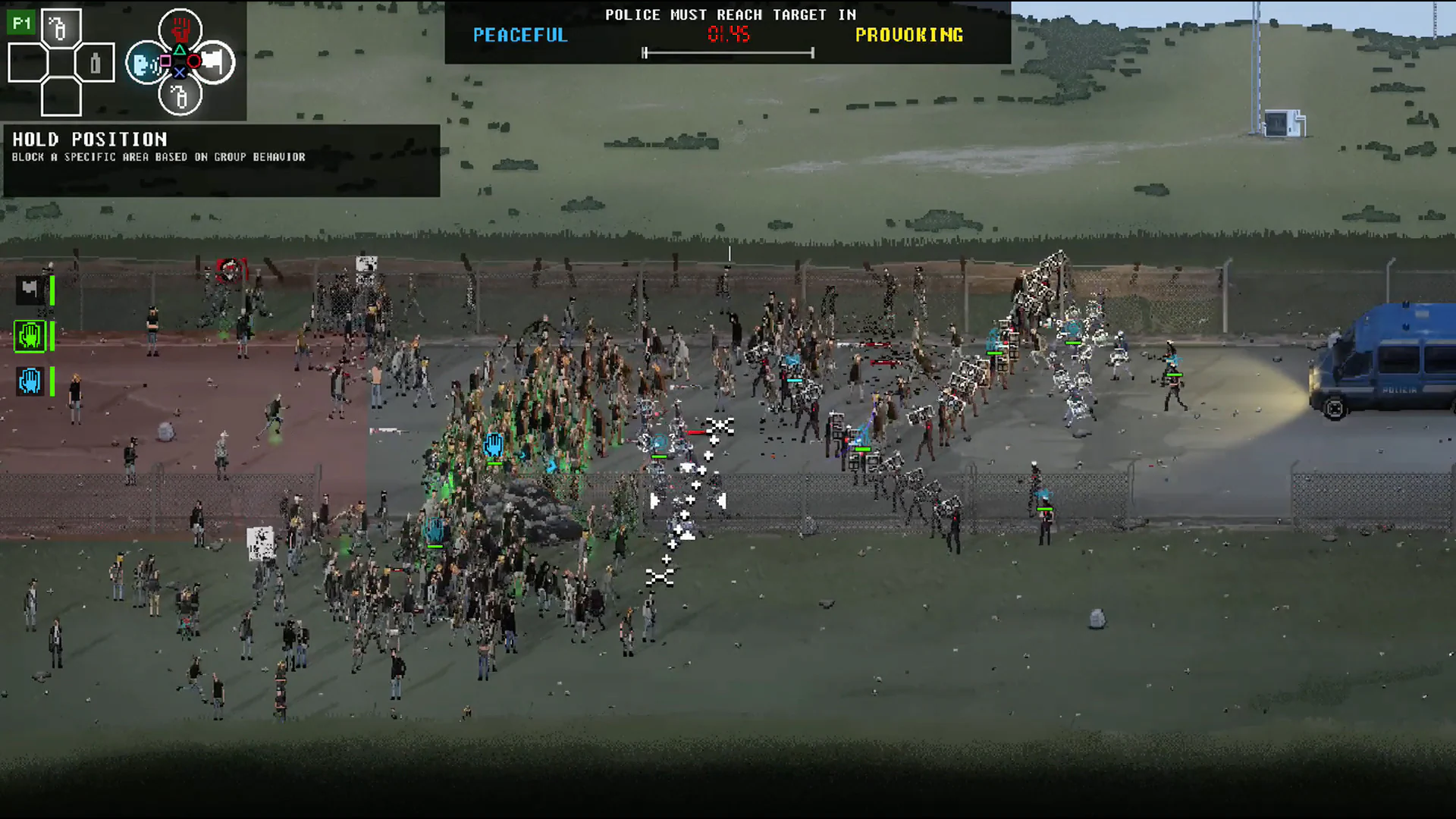Click the blue hand squad icon in sidebar
Image resolution: width=1456 pixels, height=819 pixels.
30,382
